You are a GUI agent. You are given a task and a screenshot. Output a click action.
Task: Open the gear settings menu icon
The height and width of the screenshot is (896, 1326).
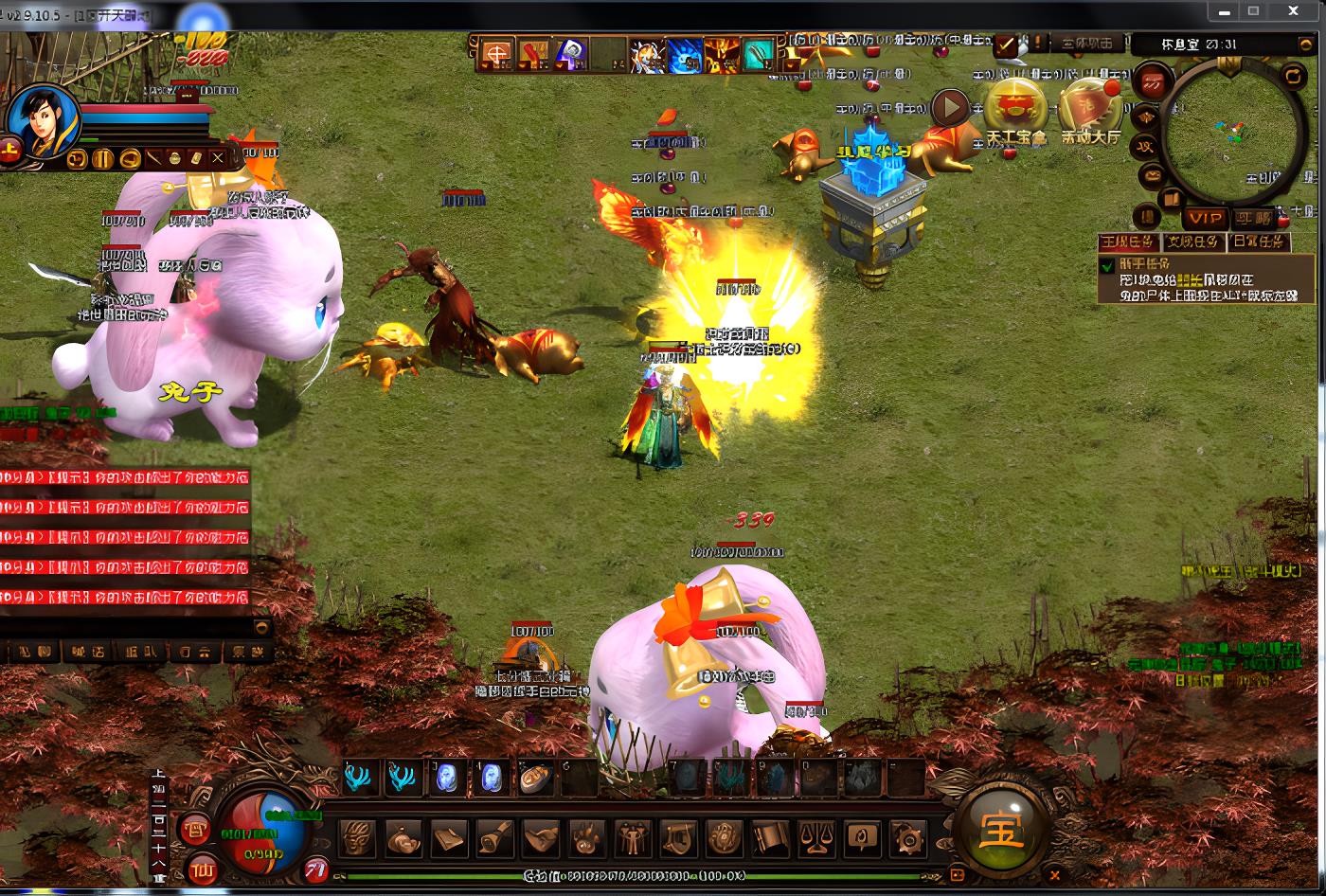coord(907,839)
